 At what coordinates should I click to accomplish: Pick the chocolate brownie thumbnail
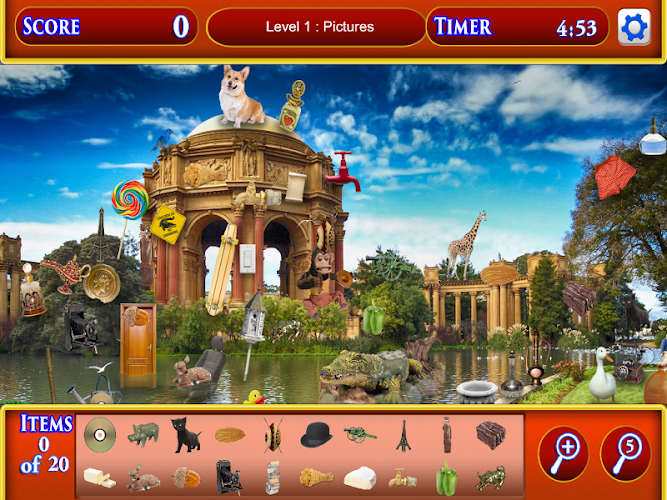click(490, 433)
